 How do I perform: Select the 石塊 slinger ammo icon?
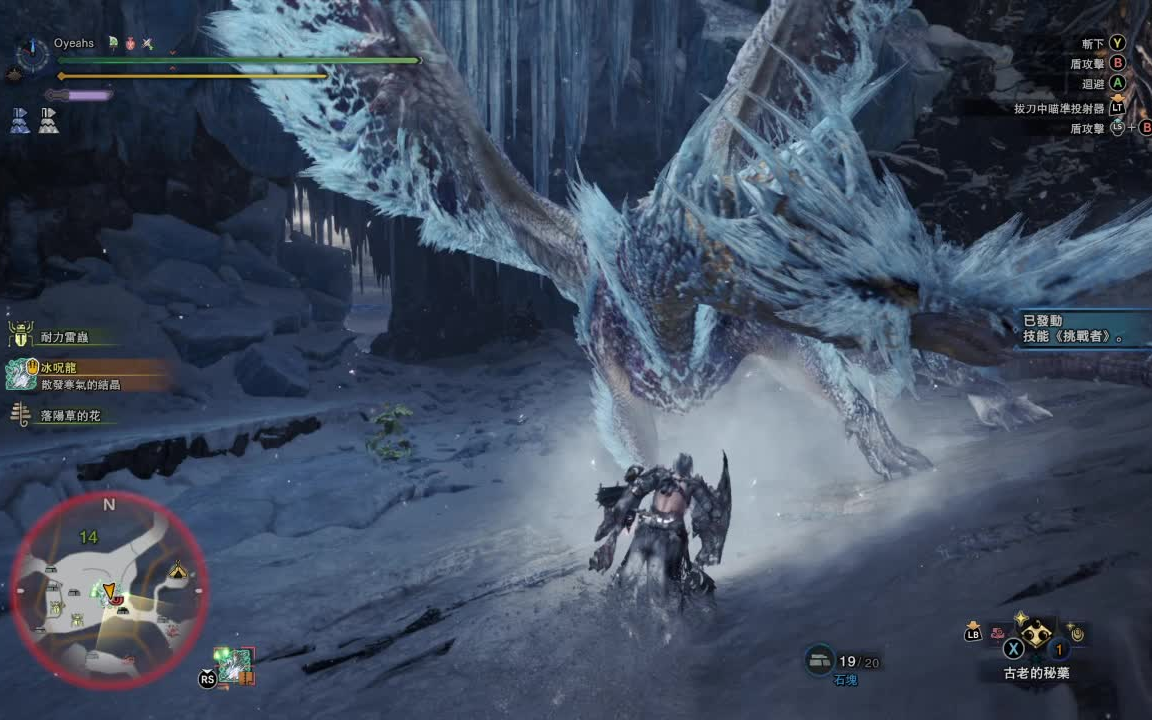819,659
